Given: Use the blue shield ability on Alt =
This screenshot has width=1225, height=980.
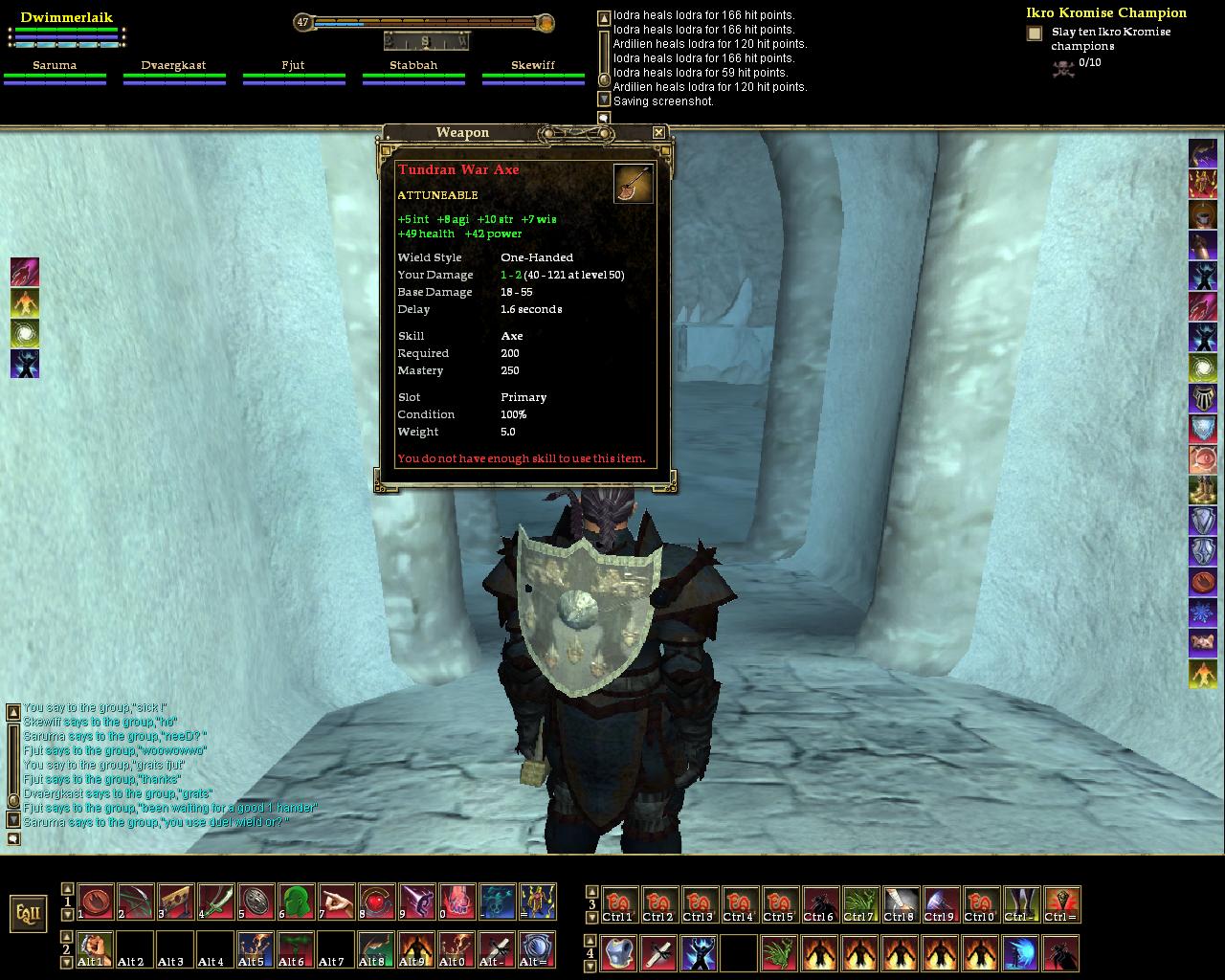Looking at the screenshot, I should (x=537, y=949).
